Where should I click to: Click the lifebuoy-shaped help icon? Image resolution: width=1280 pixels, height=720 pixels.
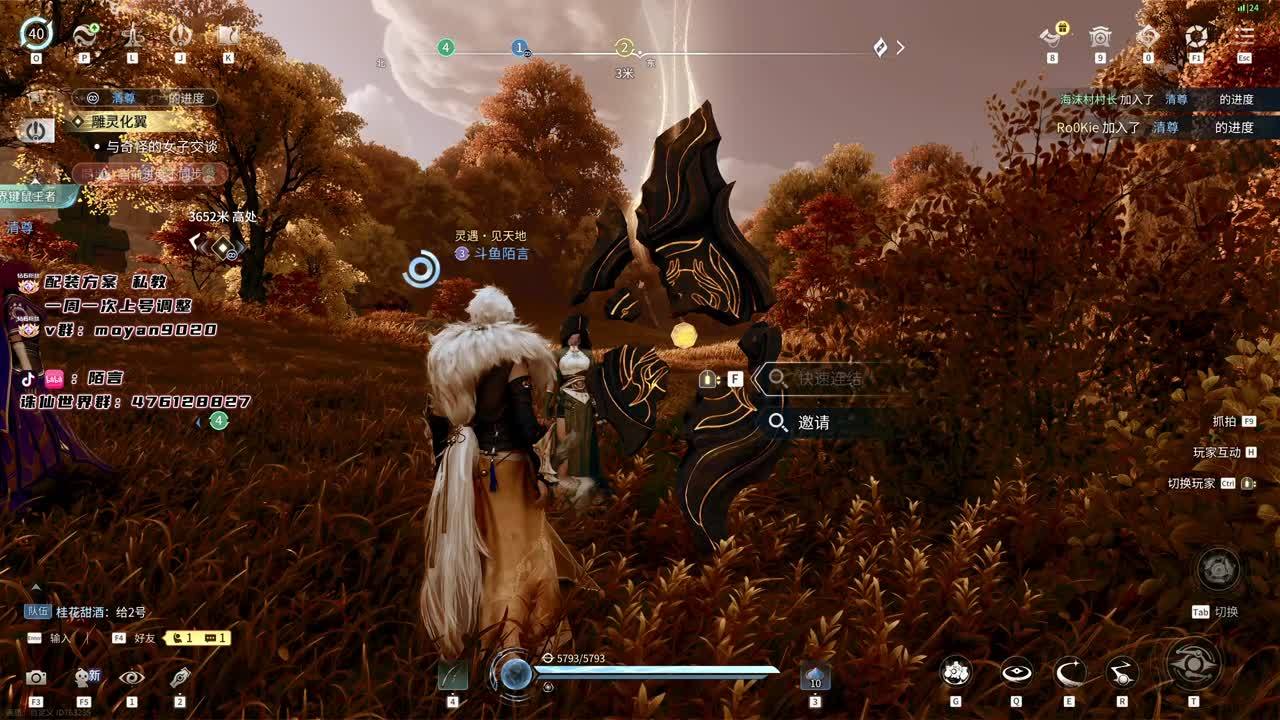point(1196,36)
